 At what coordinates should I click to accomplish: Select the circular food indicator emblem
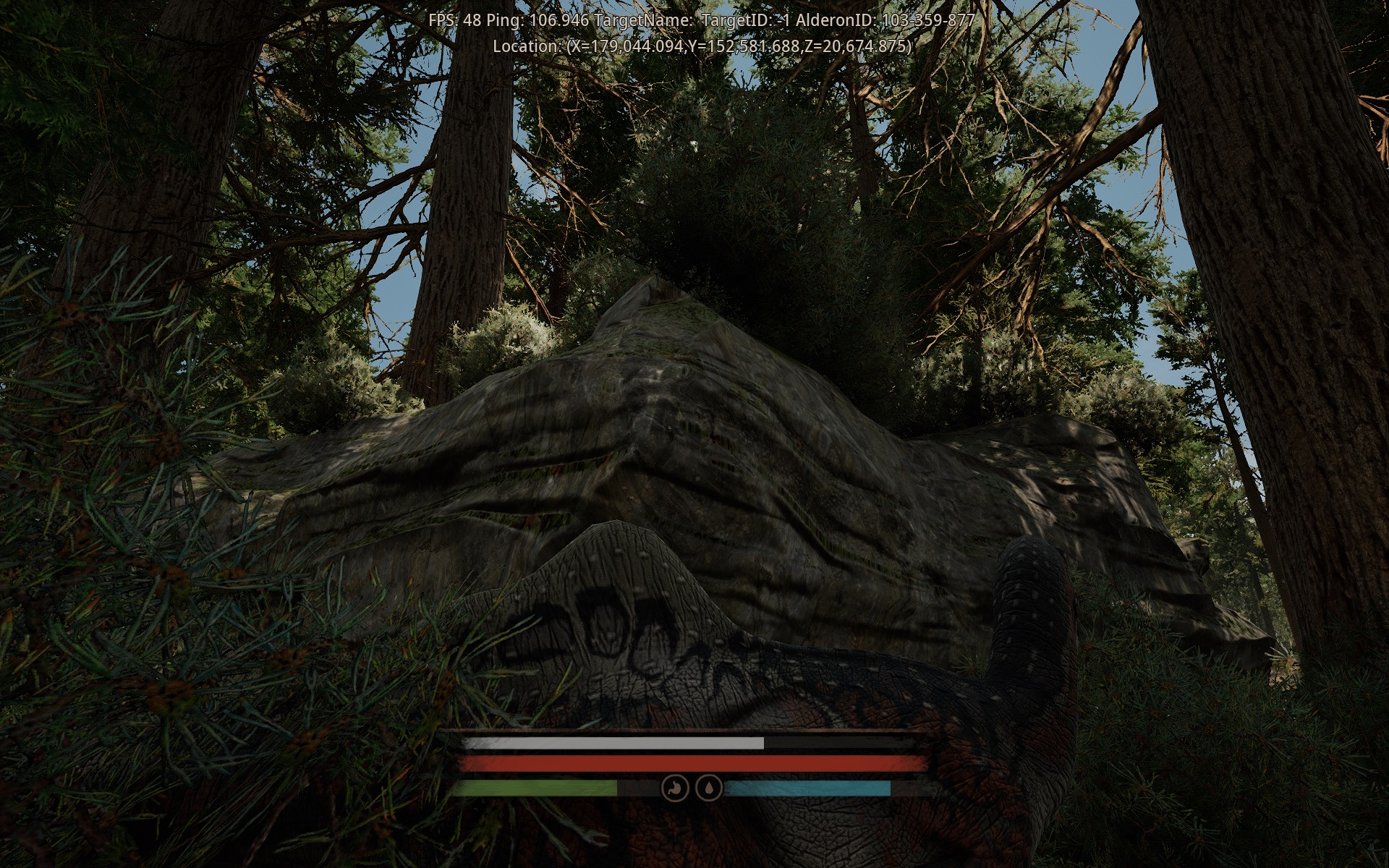[674, 788]
